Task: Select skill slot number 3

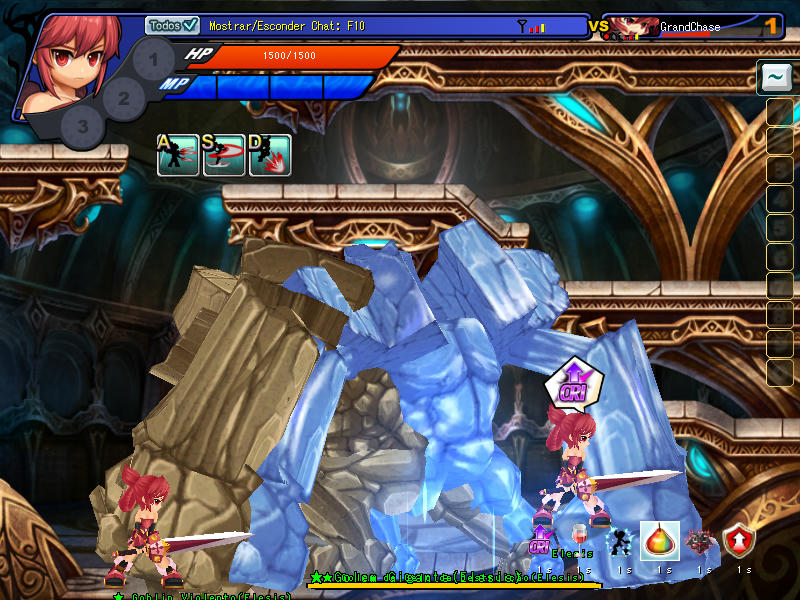Action: [x=83, y=126]
